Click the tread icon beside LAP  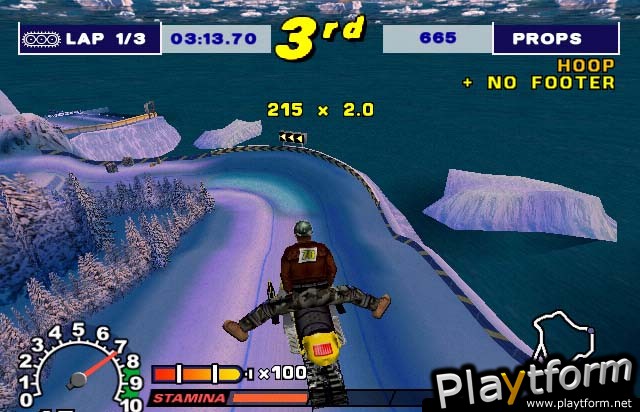coord(42,38)
